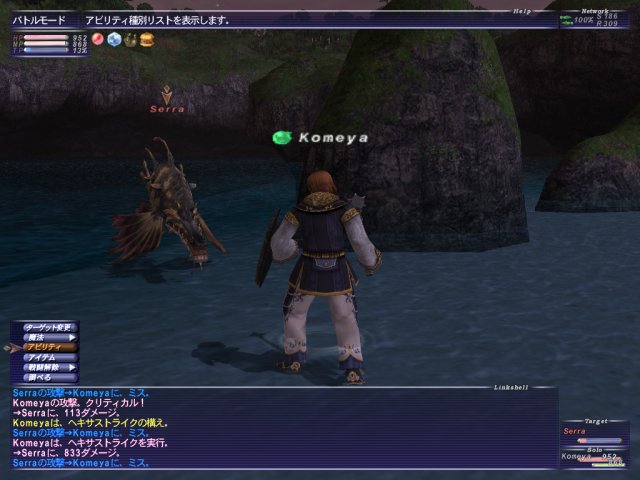The image size is (640, 480).
Task: Click the blue crystal status effect icon
Action: 114,39
